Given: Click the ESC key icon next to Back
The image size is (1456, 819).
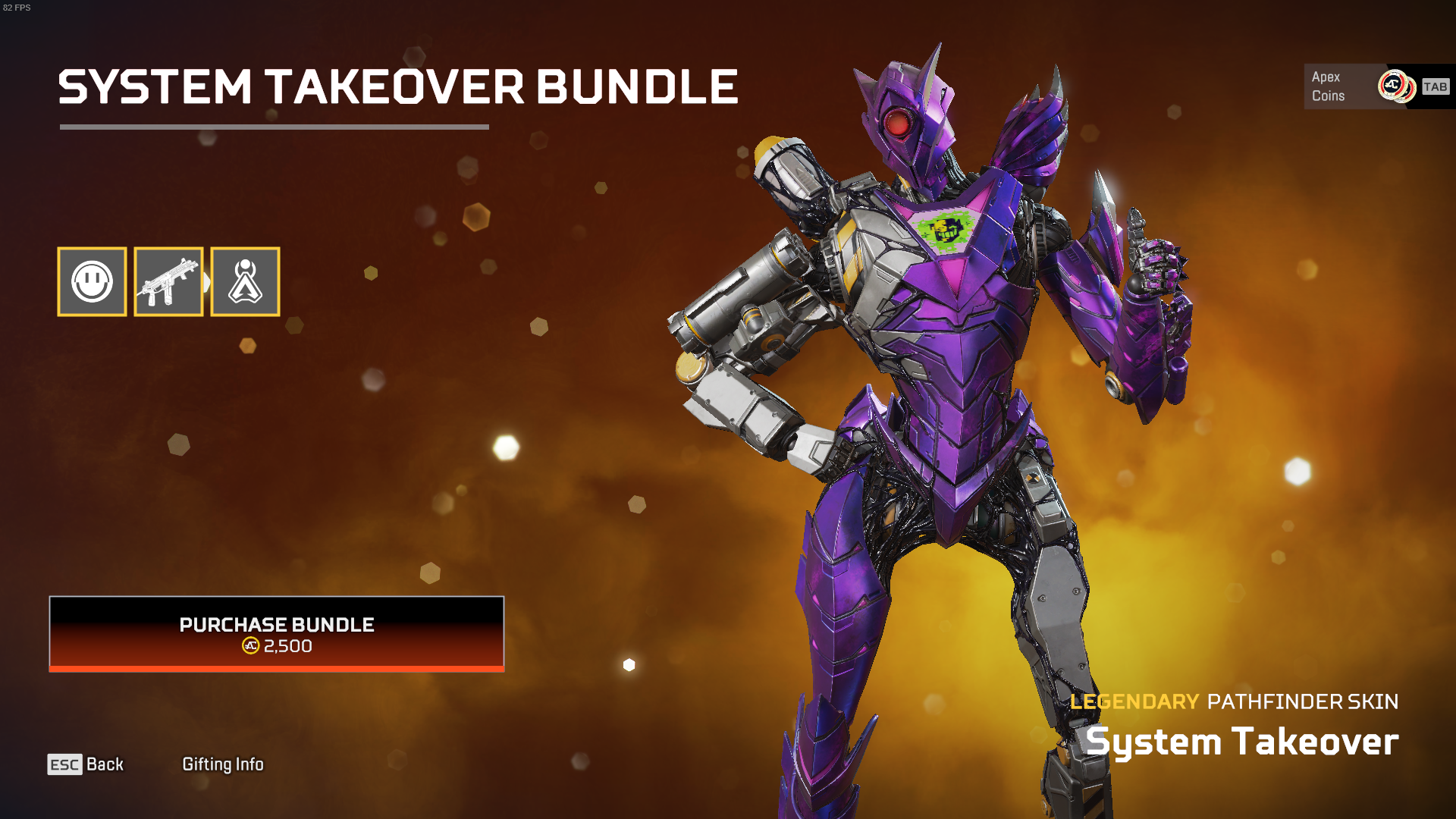Looking at the screenshot, I should point(64,764).
